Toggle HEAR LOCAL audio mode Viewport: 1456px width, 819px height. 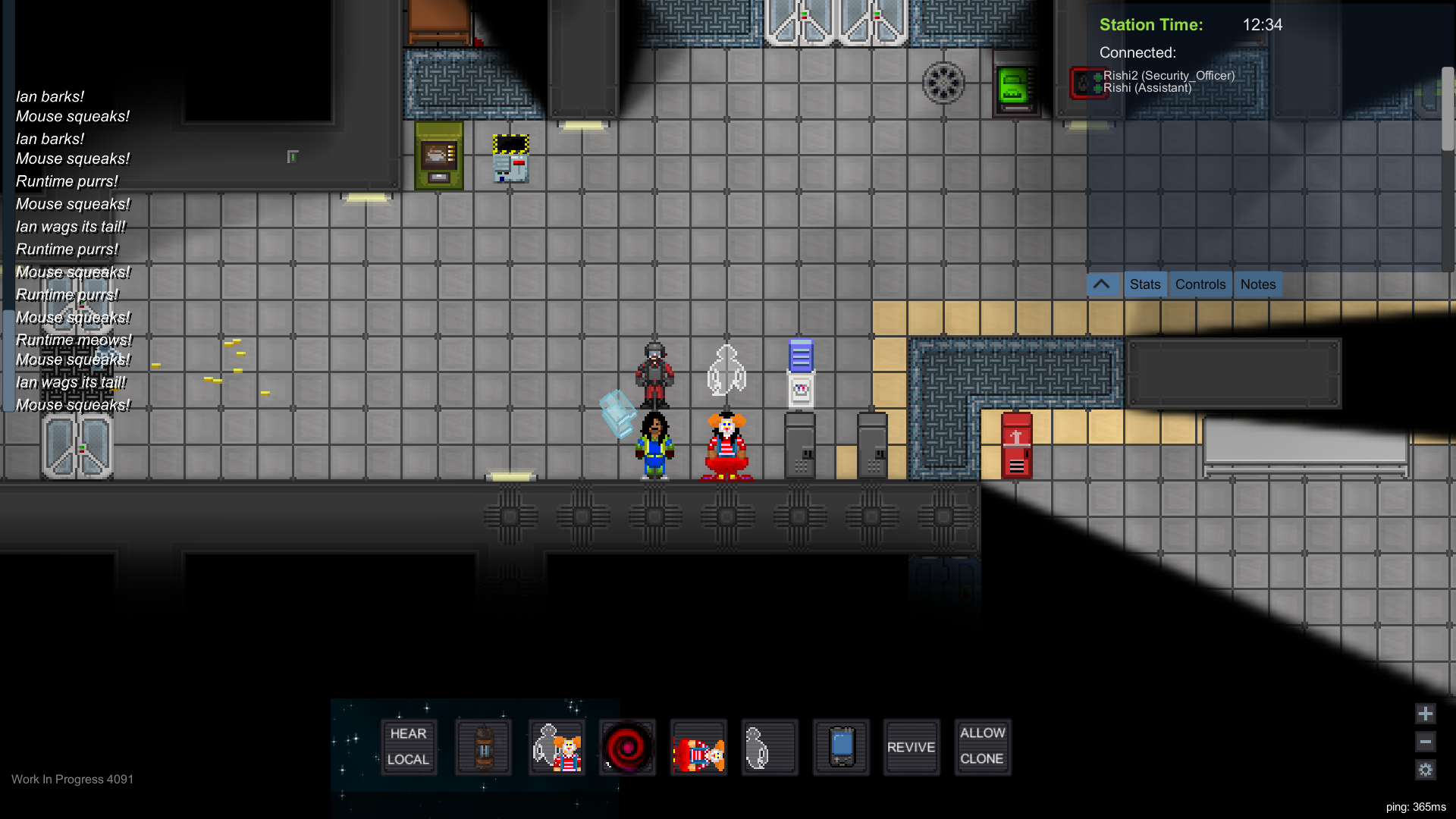pos(409,747)
